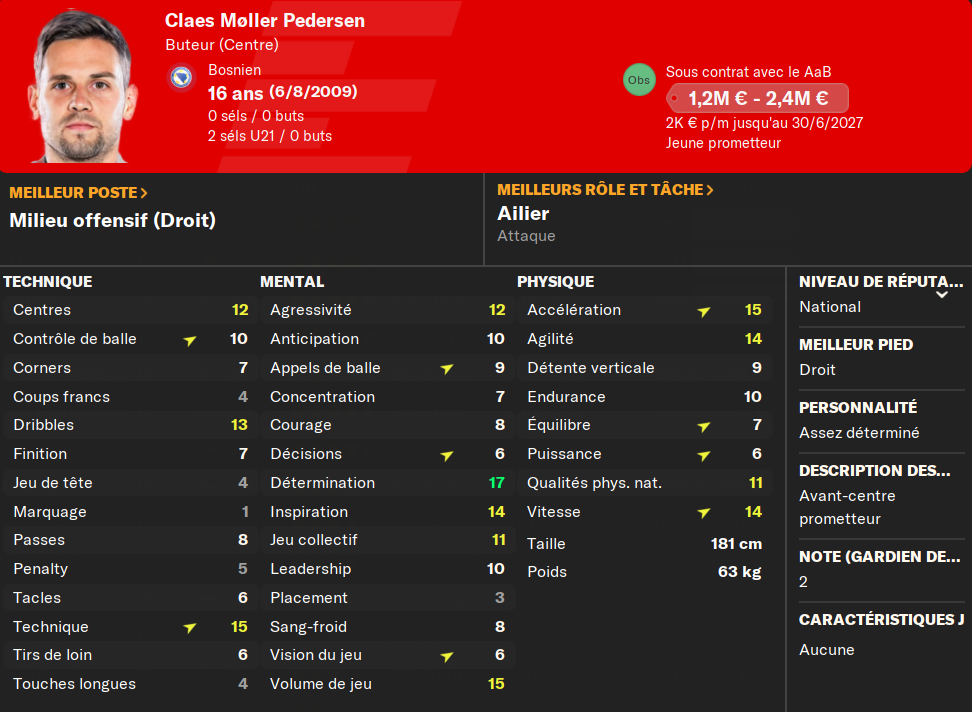This screenshot has width=972, height=712.
Task: Expand the Niveau de Réputation dropdown arrow
Action: click(x=941, y=295)
